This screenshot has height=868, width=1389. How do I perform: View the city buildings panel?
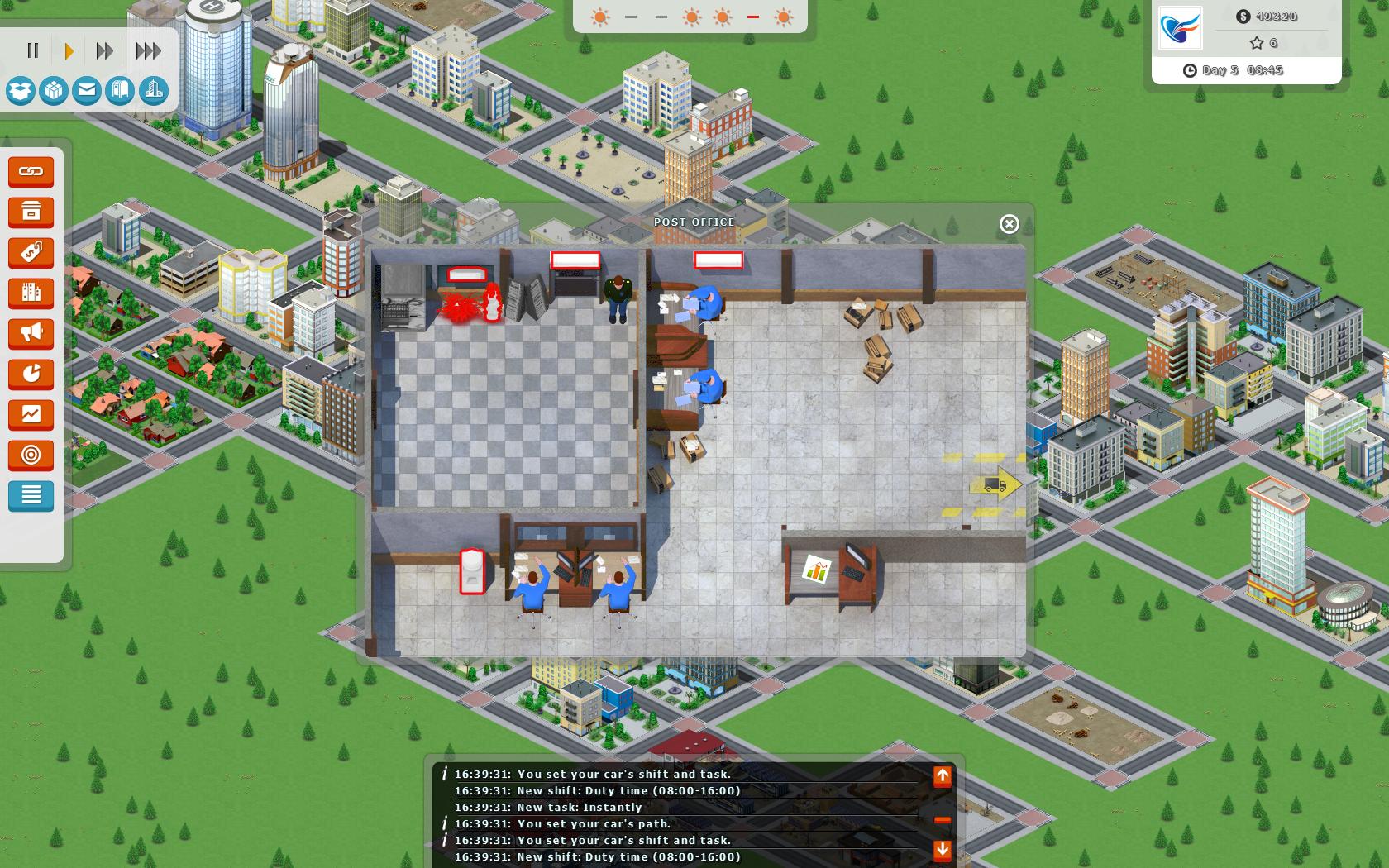pyautogui.click(x=31, y=293)
